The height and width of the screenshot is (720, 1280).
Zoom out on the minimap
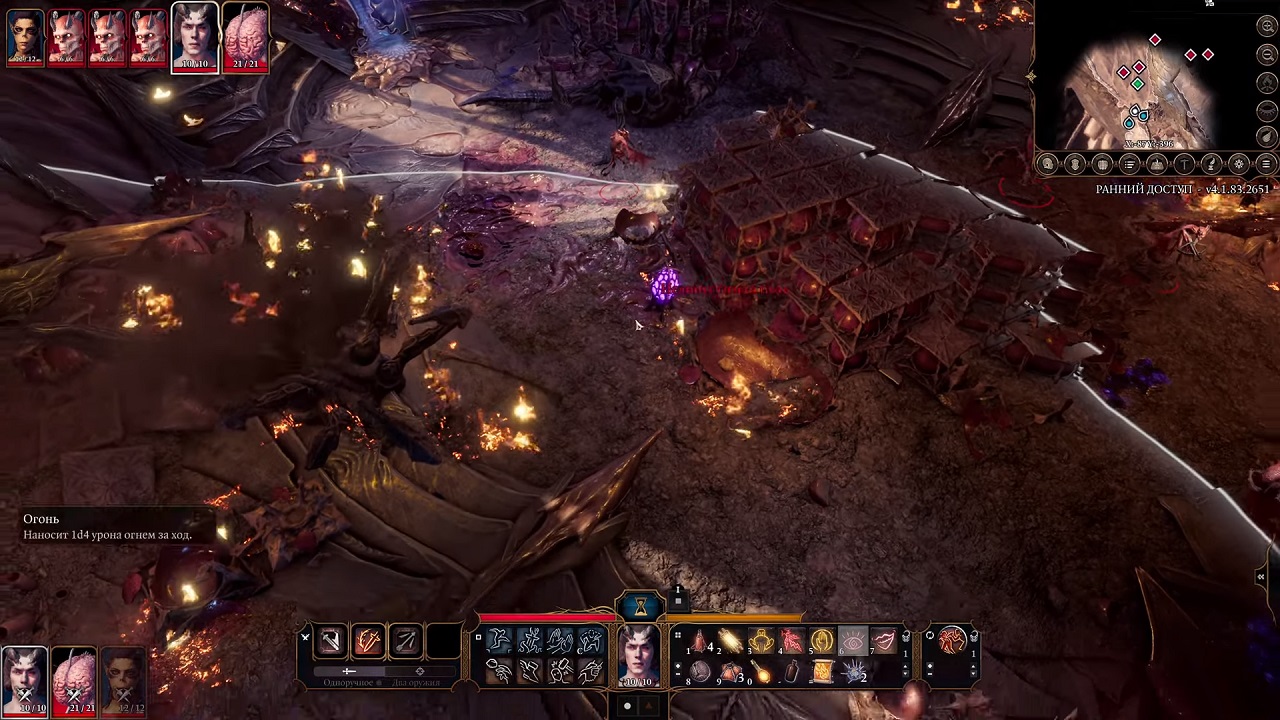[1267, 55]
